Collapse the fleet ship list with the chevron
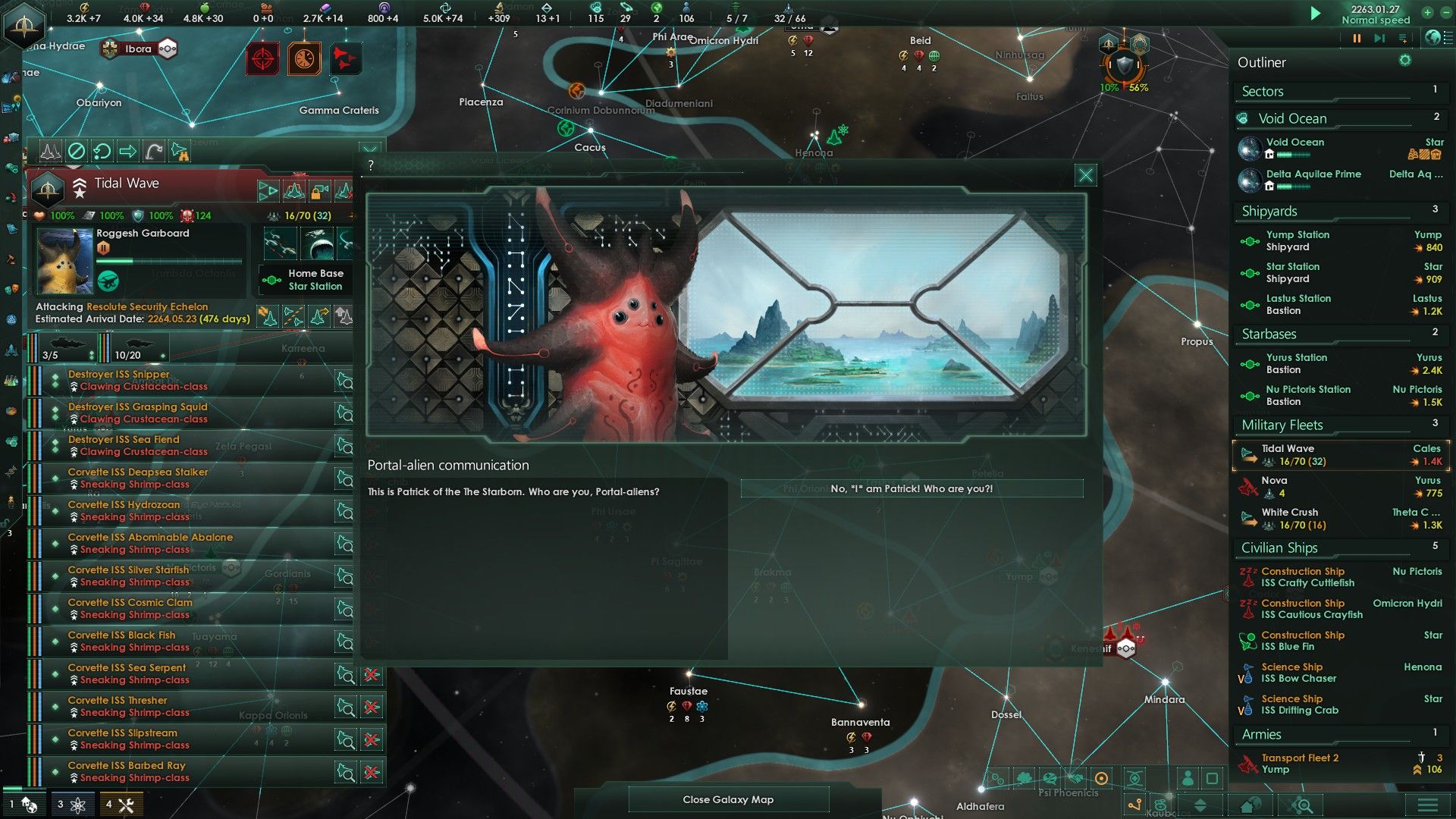This screenshot has width=1456, height=819. click(x=370, y=149)
